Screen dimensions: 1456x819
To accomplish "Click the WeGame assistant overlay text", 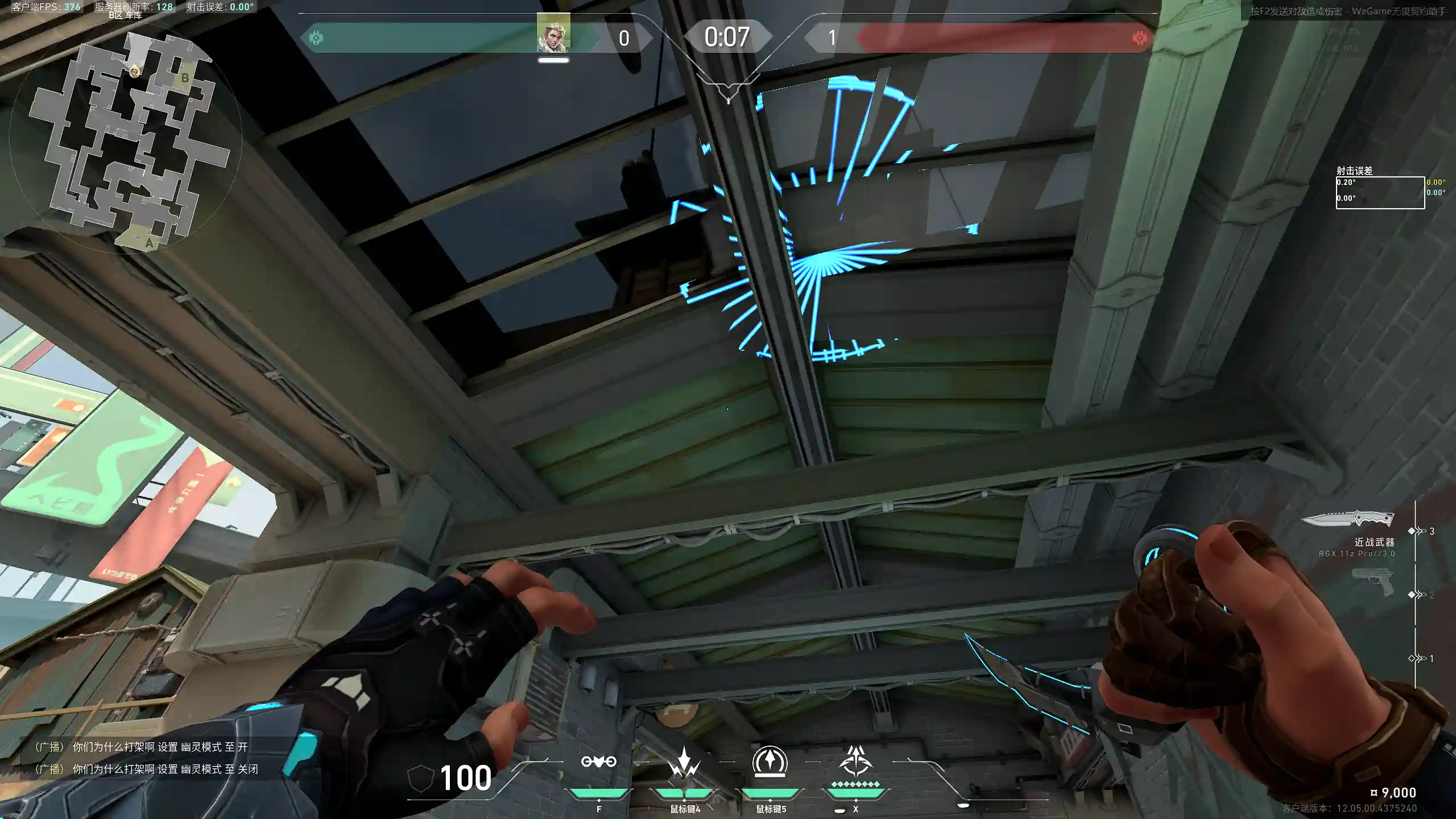I will click(1347, 11).
